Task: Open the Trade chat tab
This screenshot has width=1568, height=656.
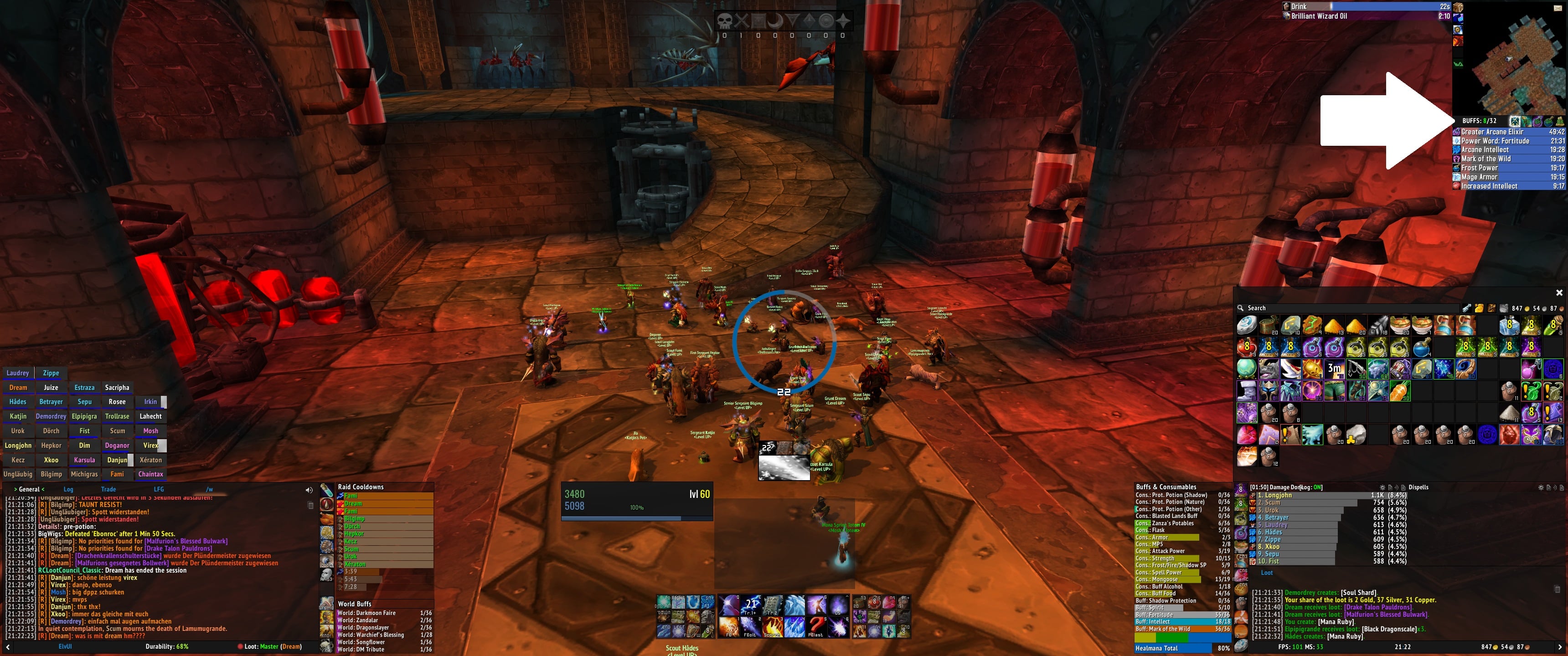Action: coord(108,489)
